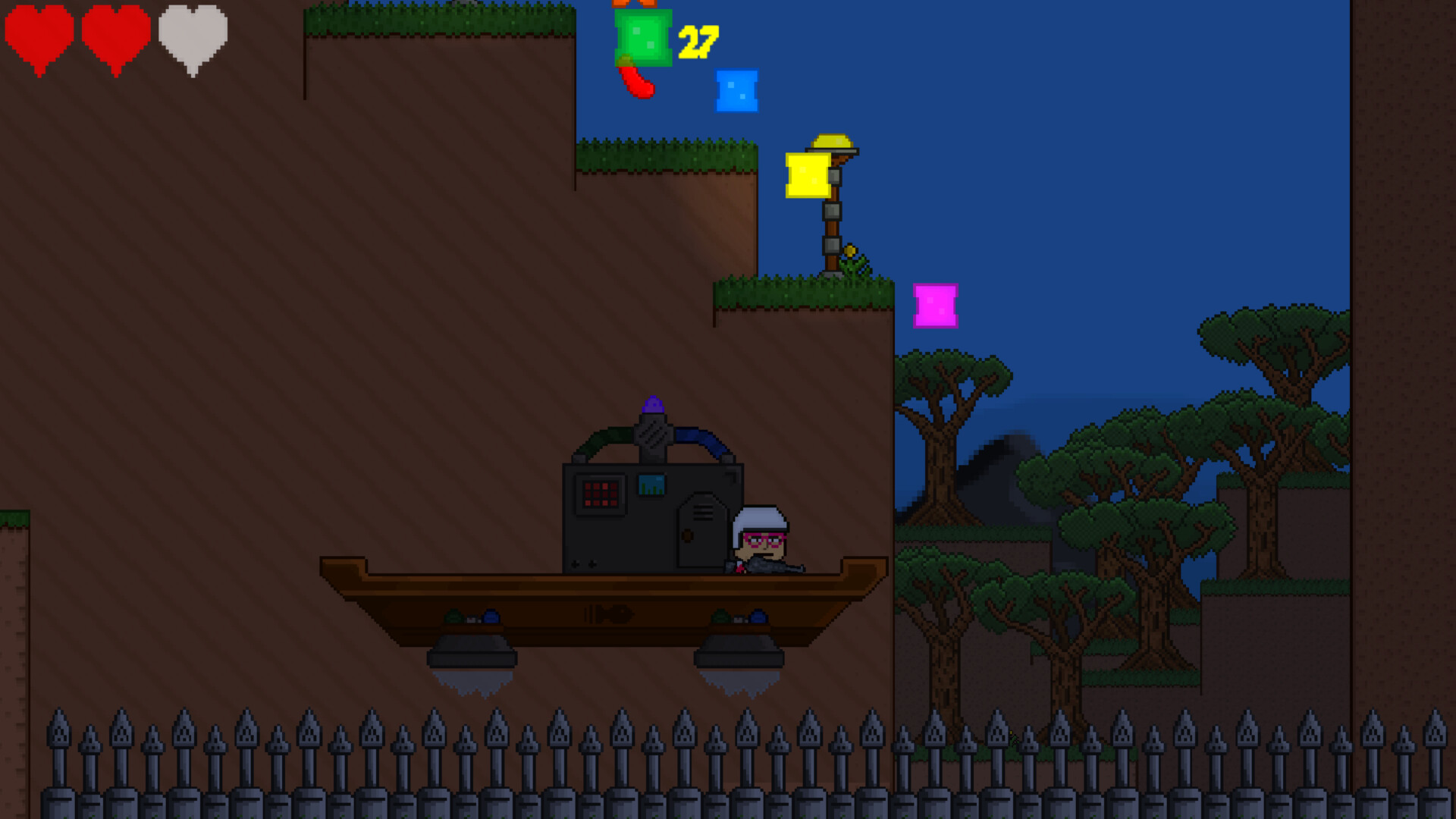Grab the blue candy floating in the sky
This screenshot has width=1456, height=819.
[734, 93]
